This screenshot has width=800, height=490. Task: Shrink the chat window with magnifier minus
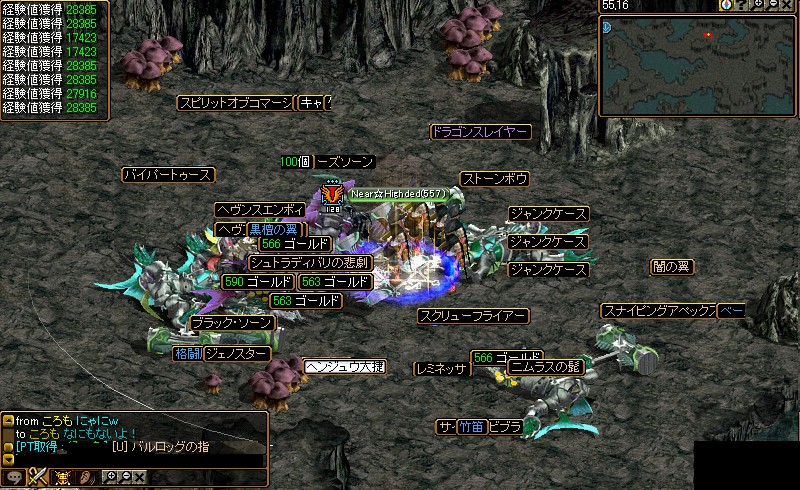point(125,477)
